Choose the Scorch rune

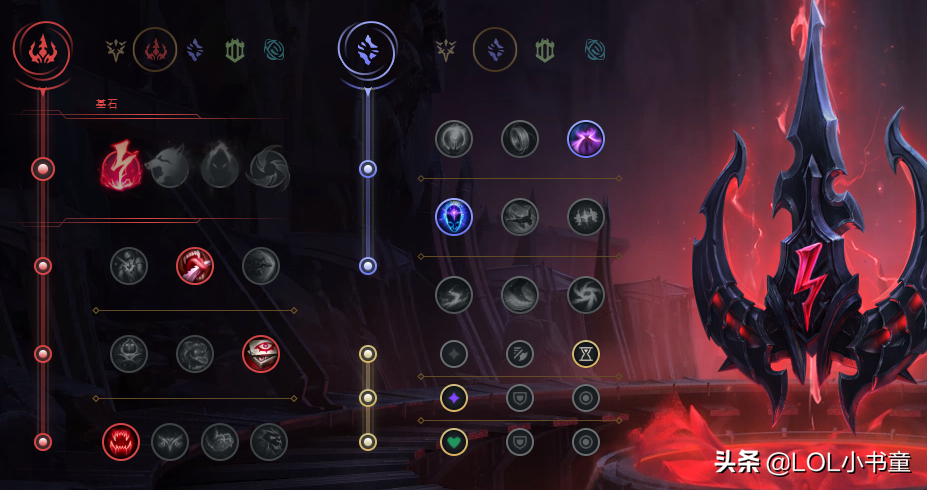(x=454, y=294)
